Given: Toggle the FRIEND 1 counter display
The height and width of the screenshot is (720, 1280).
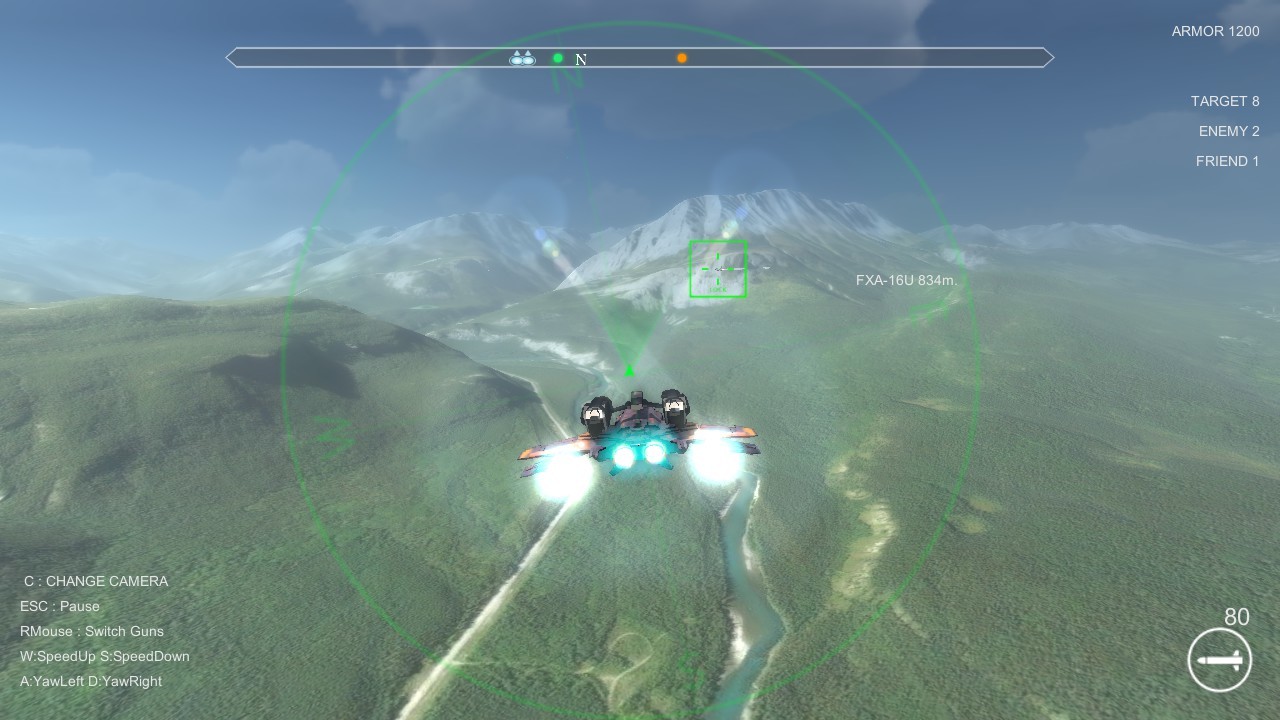Looking at the screenshot, I should click(x=1227, y=160).
